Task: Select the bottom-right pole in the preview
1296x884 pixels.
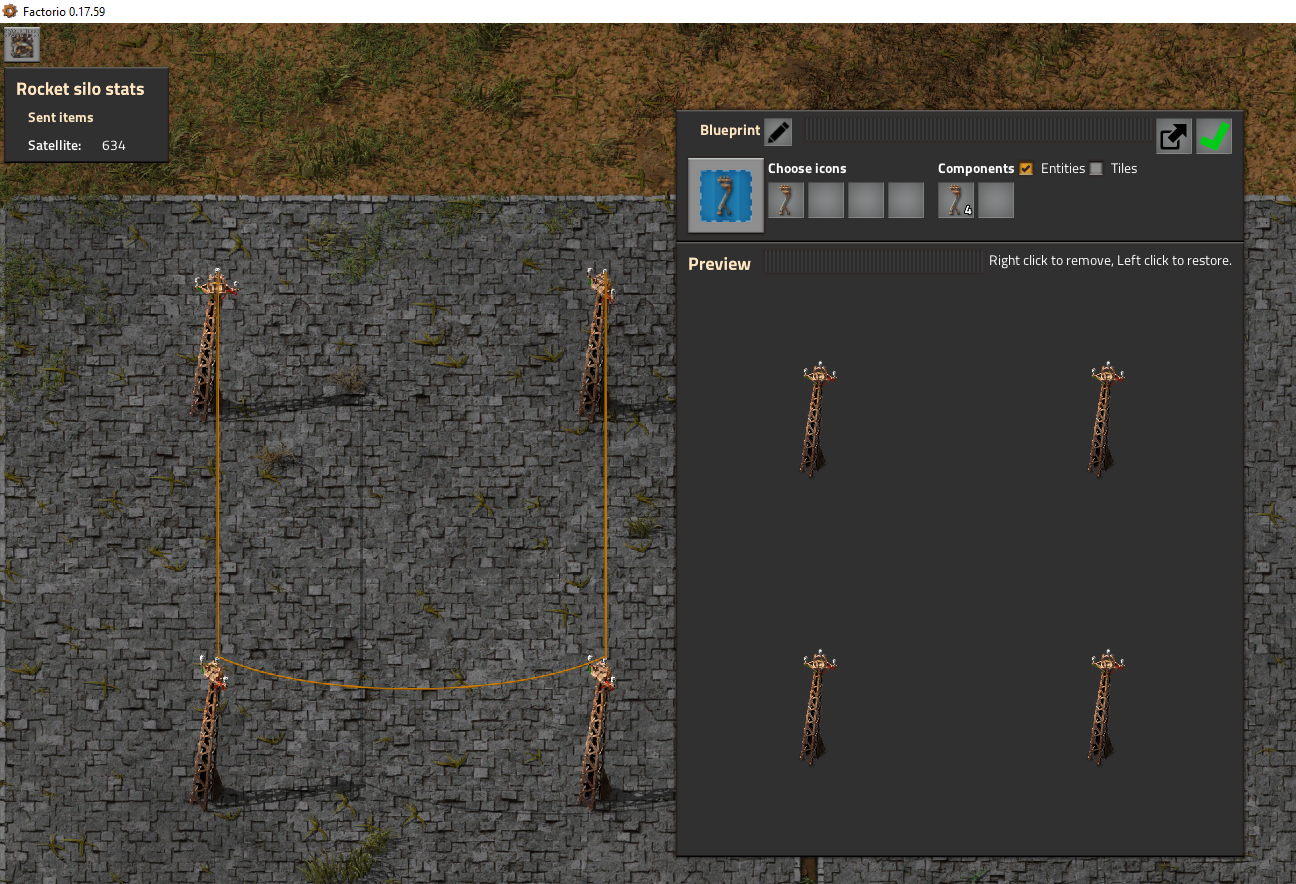Action: pyautogui.click(x=1105, y=707)
